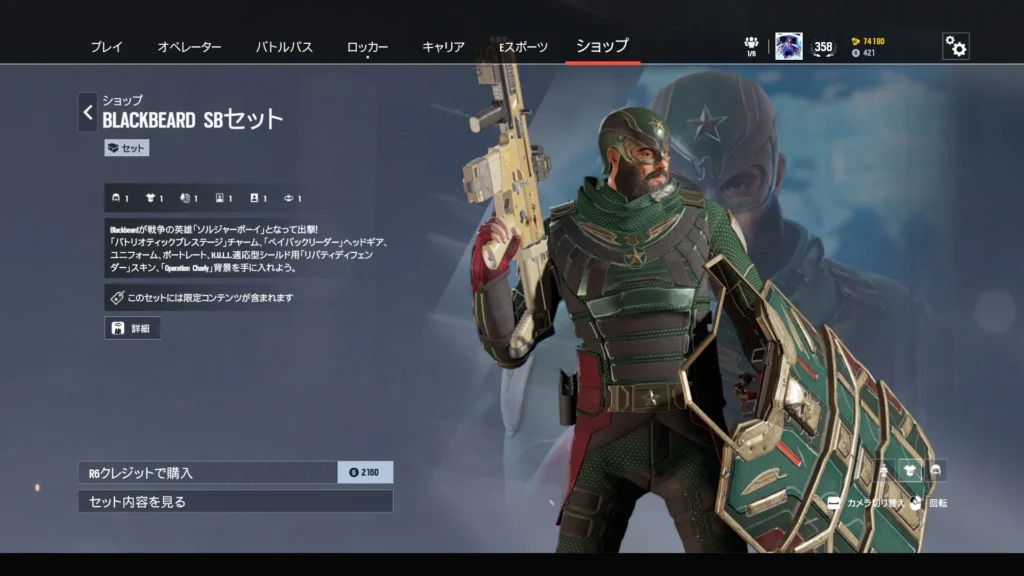Switch preview to the full-body operator view

884,470
